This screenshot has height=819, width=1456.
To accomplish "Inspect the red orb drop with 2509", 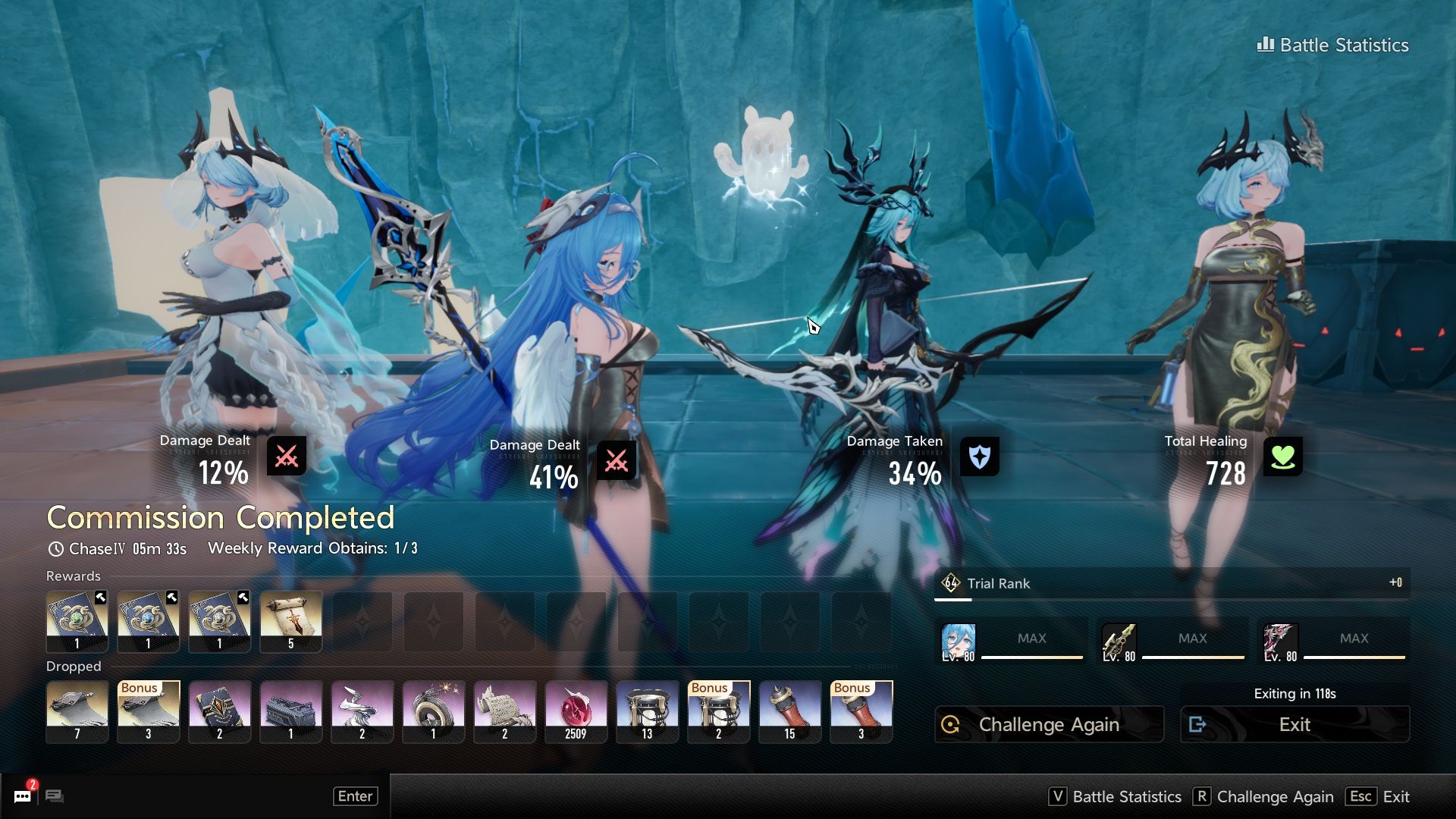I will [x=576, y=711].
